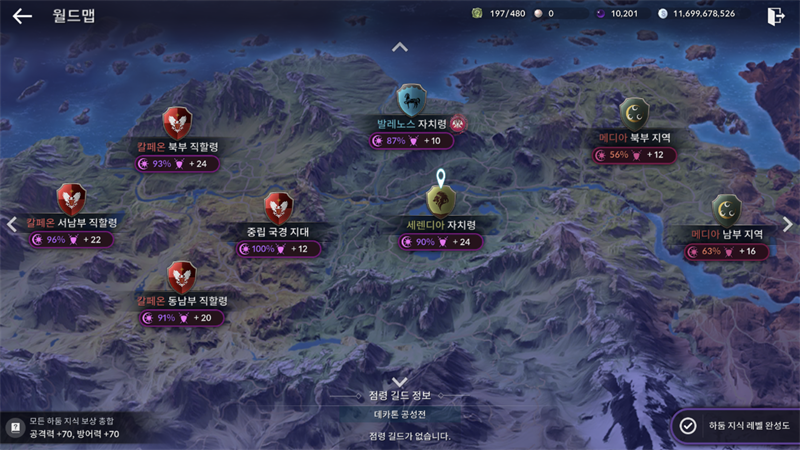Expand the 점령 길드 정보 panel chevron
800x450 pixels.
[400, 382]
